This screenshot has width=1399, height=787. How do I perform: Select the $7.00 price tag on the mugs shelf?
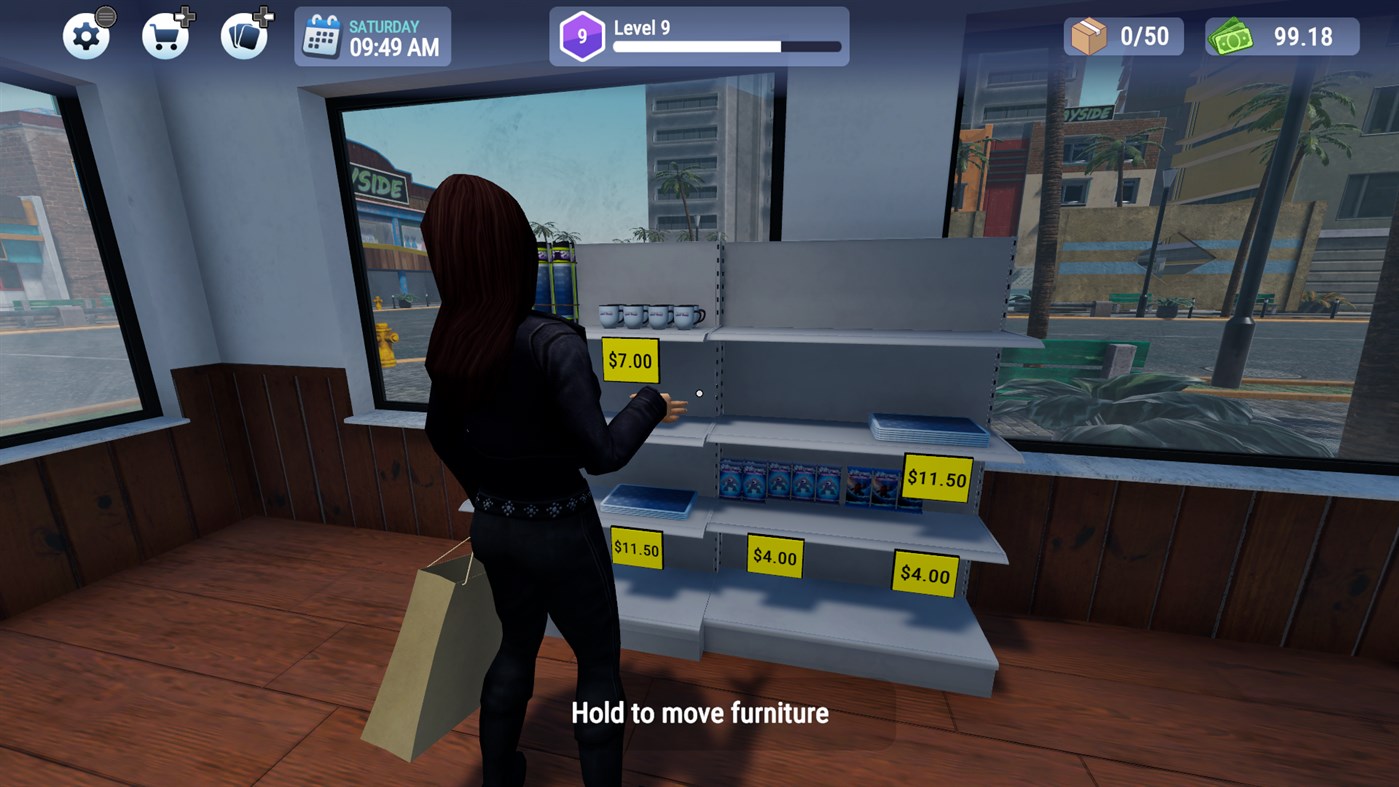pos(630,360)
